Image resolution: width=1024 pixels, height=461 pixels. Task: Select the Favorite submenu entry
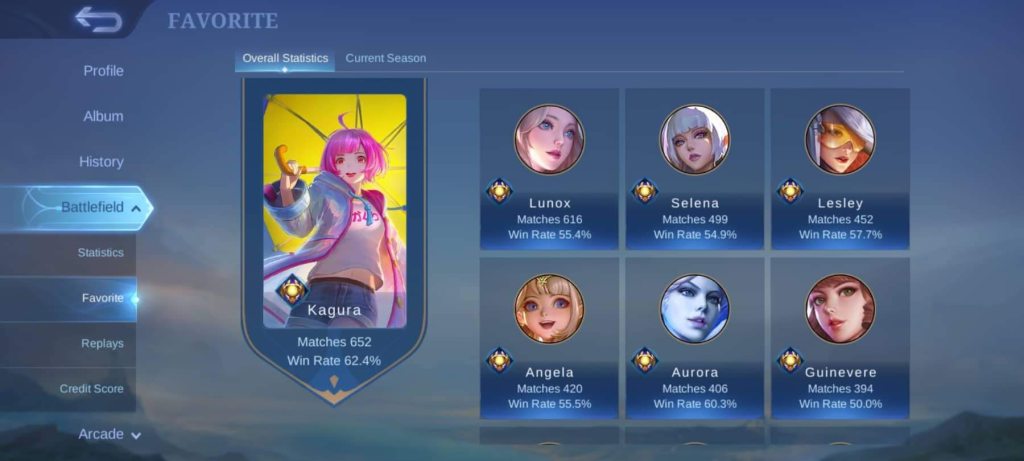tap(102, 298)
